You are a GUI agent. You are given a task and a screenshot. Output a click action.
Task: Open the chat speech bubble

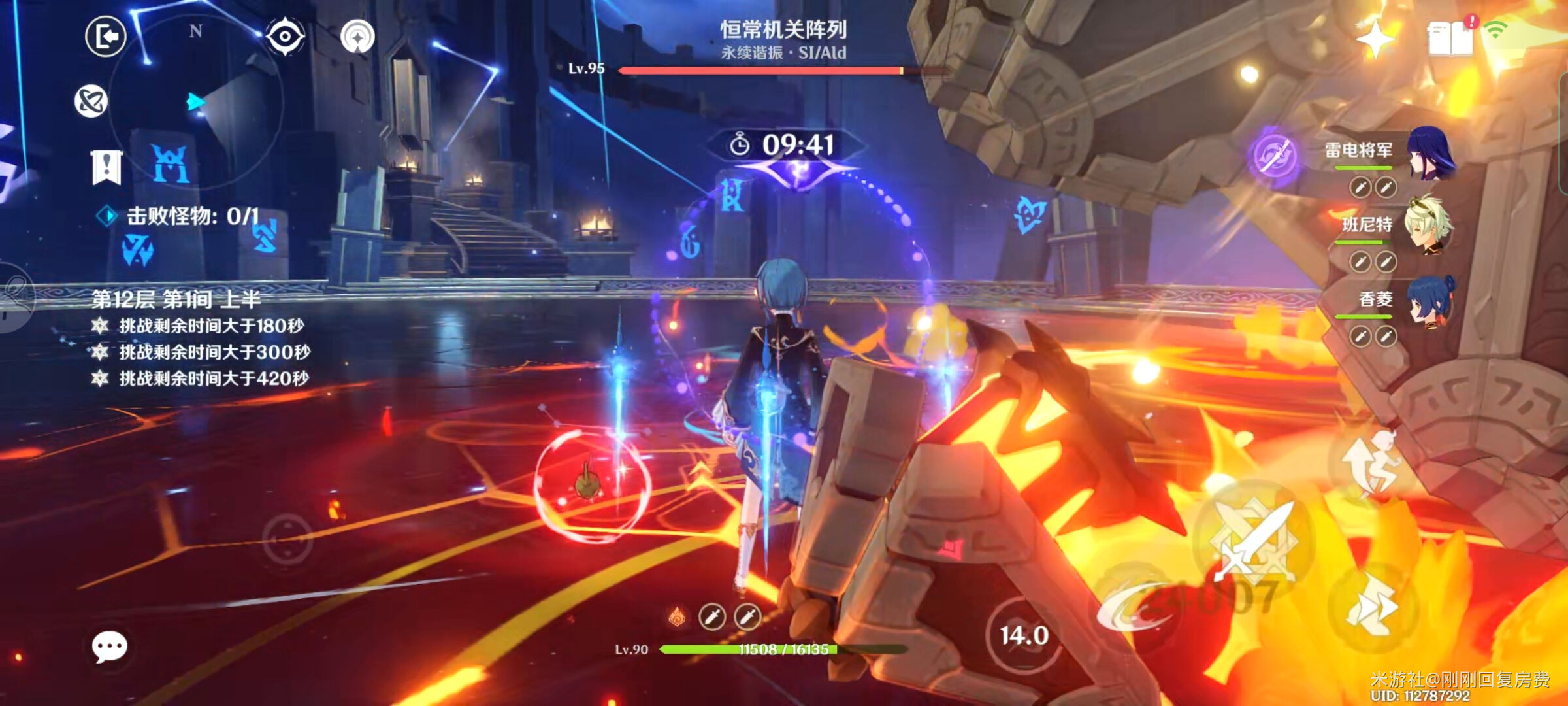tap(110, 647)
